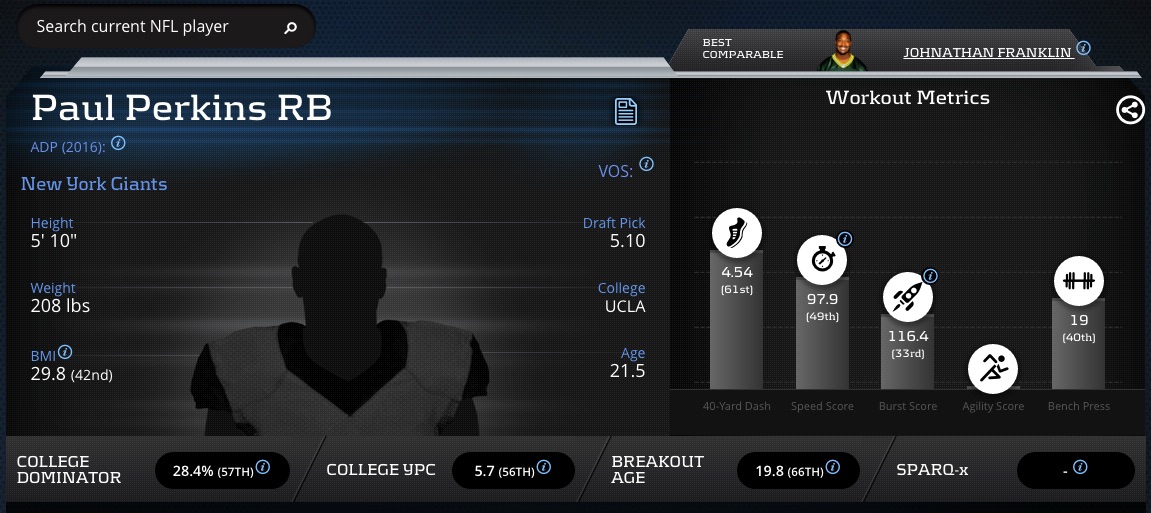The width and height of the screenshot is (1151, 513).
Task: Open the New York Giants team link
Action: pyautogui.click(x=94, y=184)
